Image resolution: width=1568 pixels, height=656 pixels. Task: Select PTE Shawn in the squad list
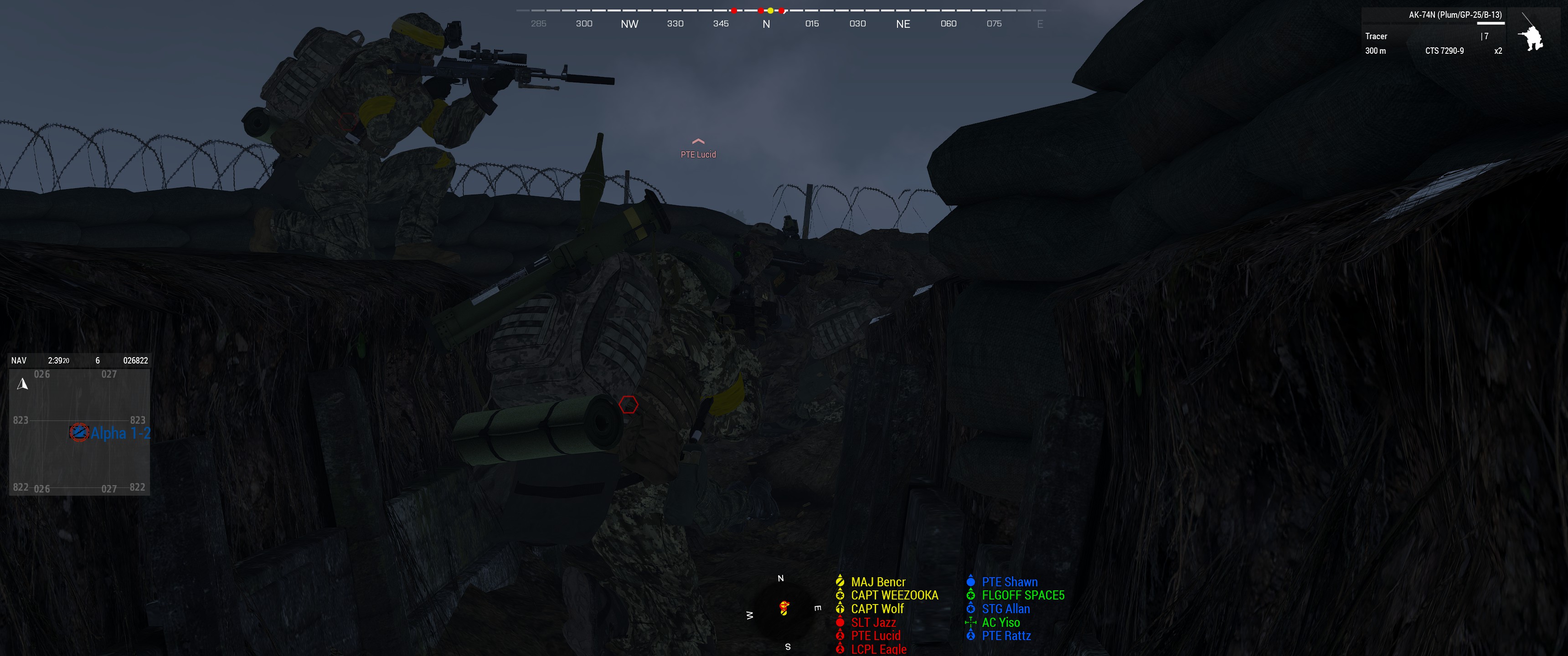click(1009, 582)
